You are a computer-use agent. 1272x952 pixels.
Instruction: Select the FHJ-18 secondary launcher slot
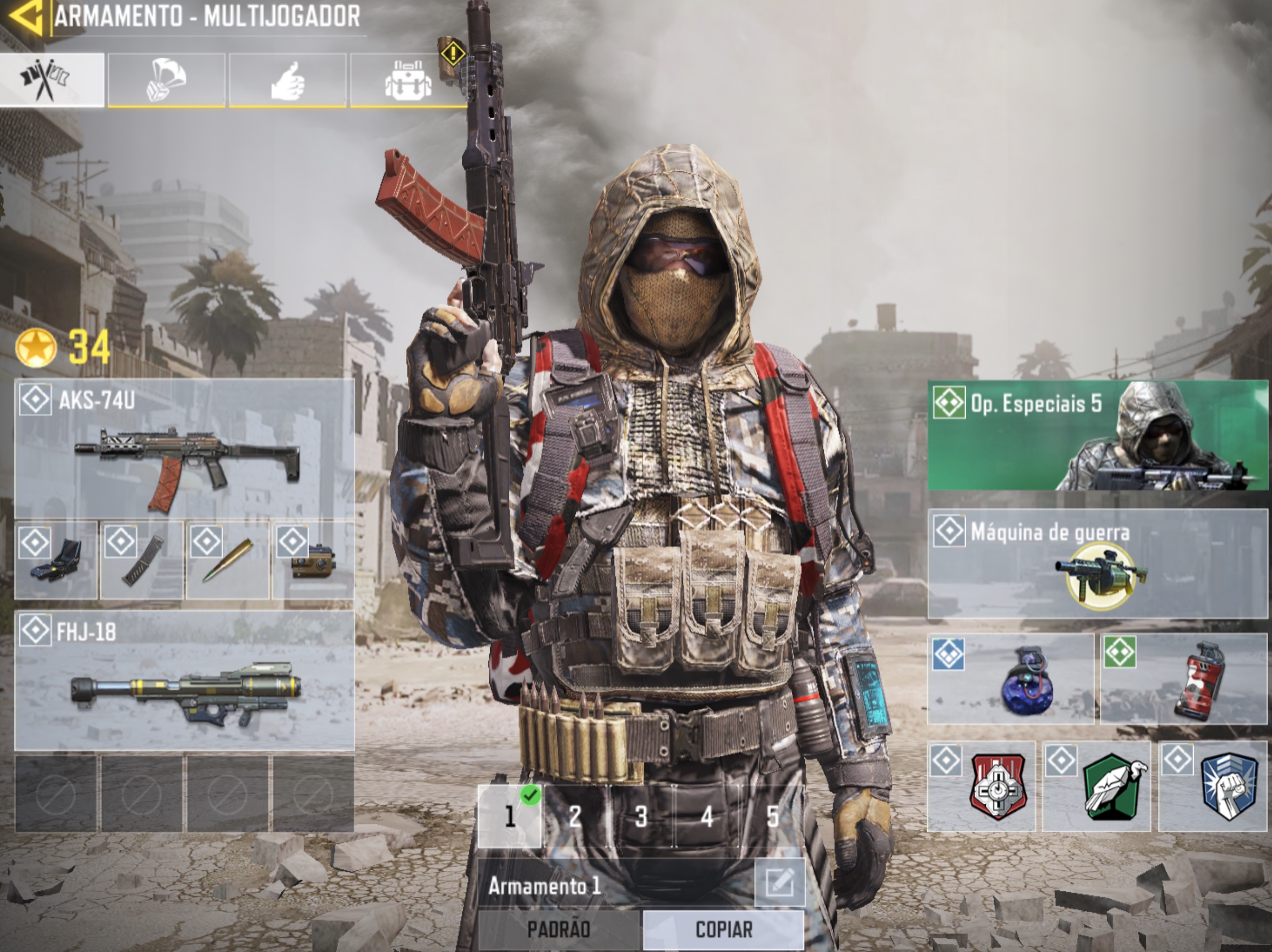(x=184, y=680)
